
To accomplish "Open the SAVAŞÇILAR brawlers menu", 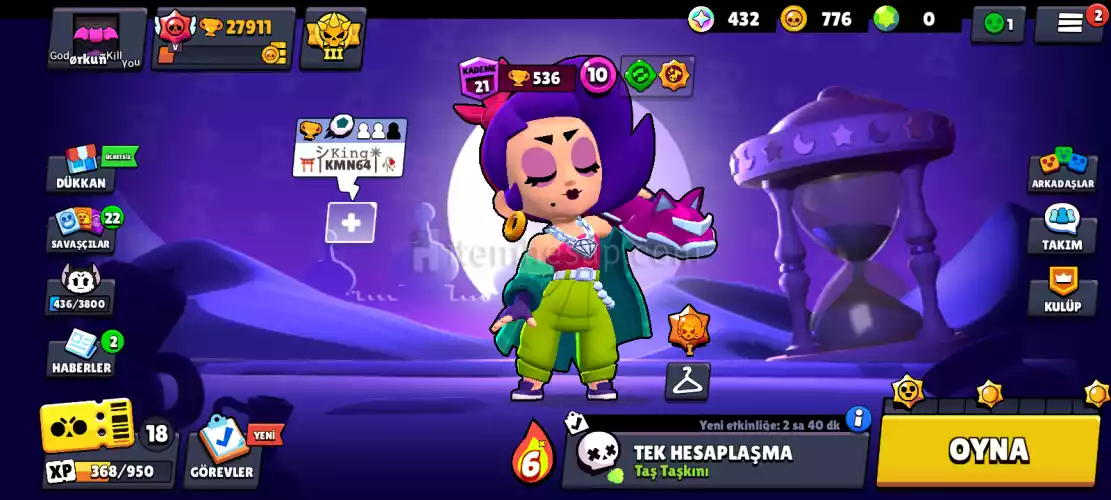I will tap(81, 229).
